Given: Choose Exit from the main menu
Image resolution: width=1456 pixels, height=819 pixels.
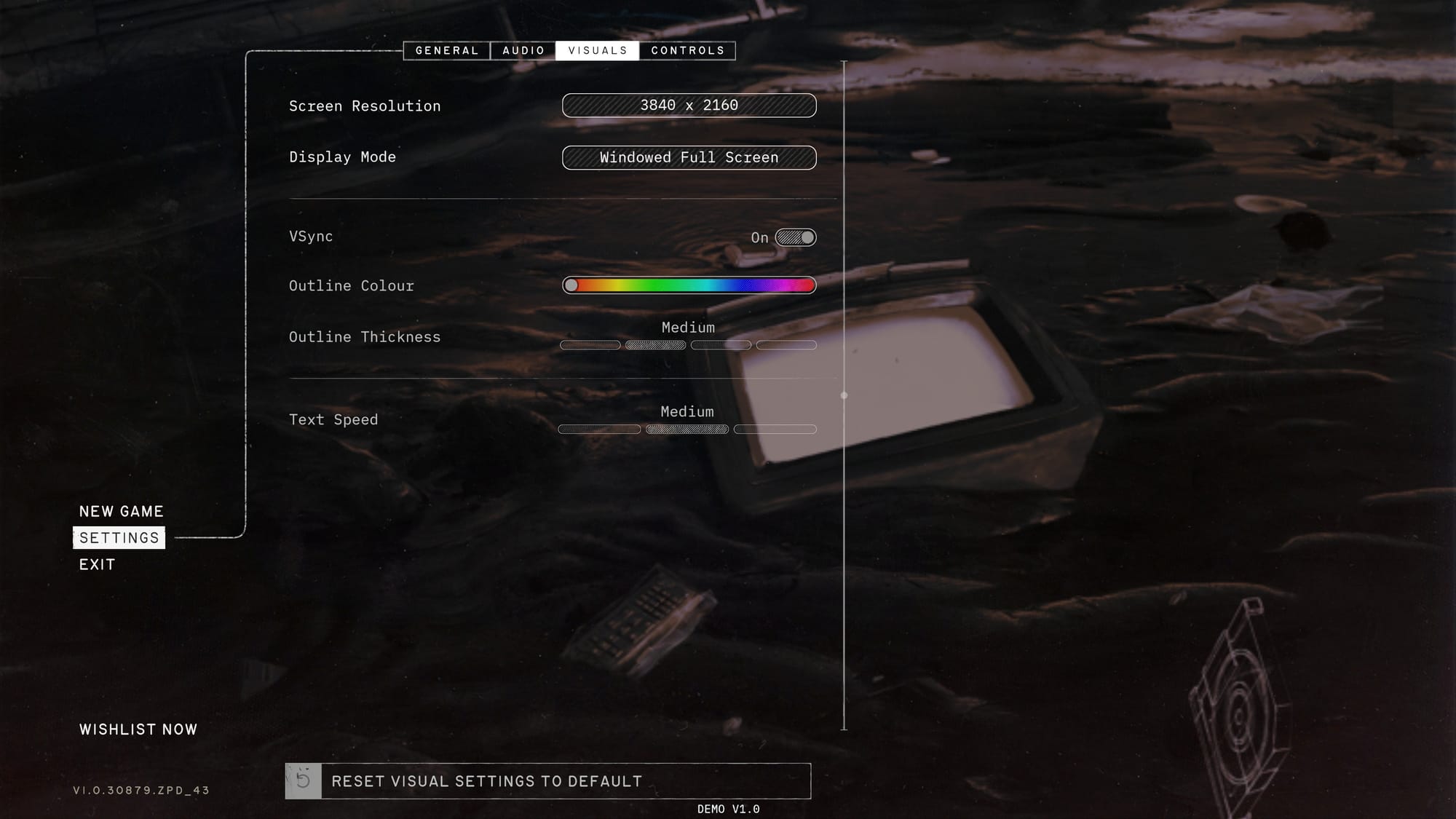Looking at the screenshot, I should pyautogui.click(x=97, y=564).
